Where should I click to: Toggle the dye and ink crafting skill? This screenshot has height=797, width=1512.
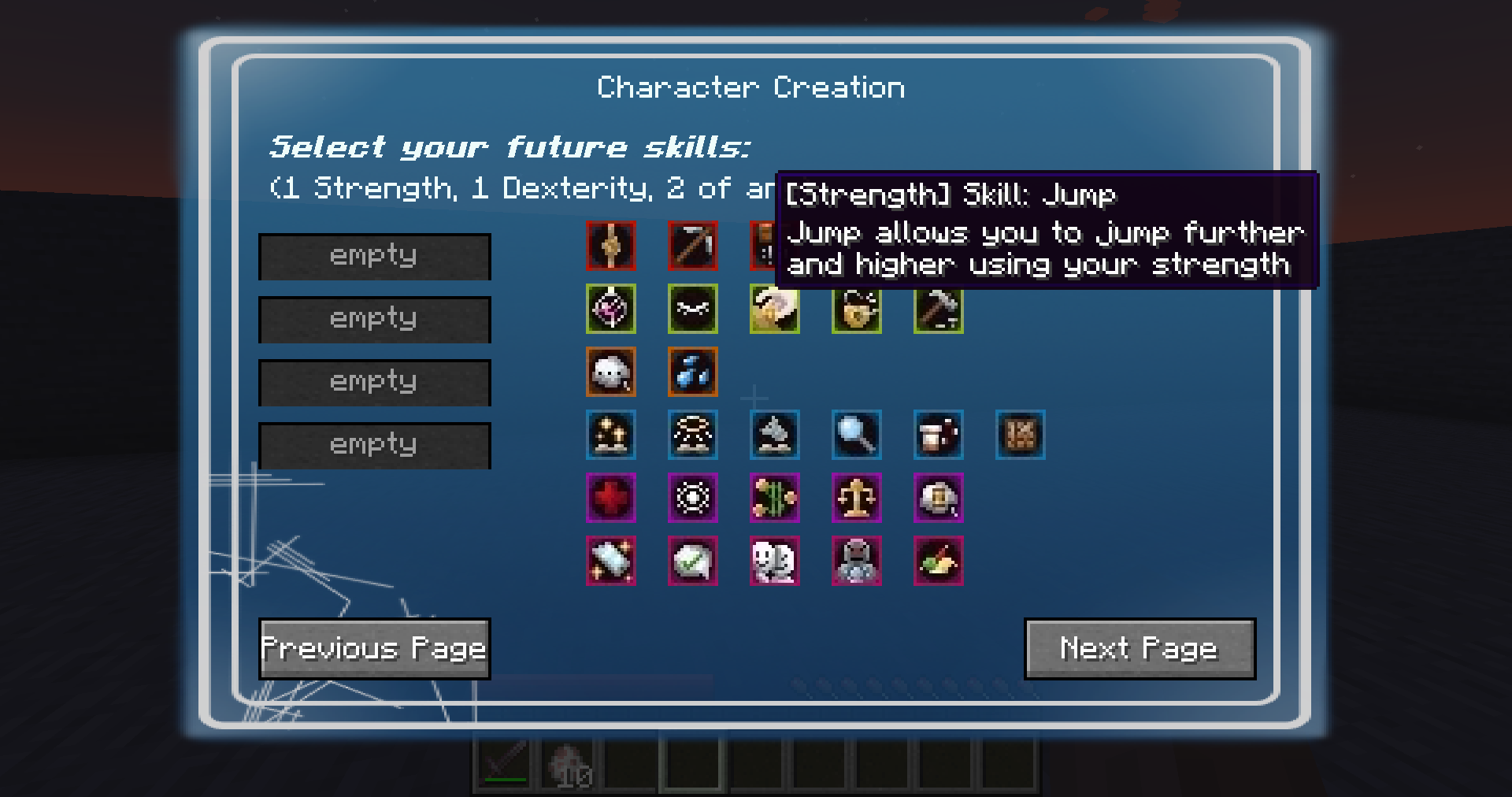(939, 561)
